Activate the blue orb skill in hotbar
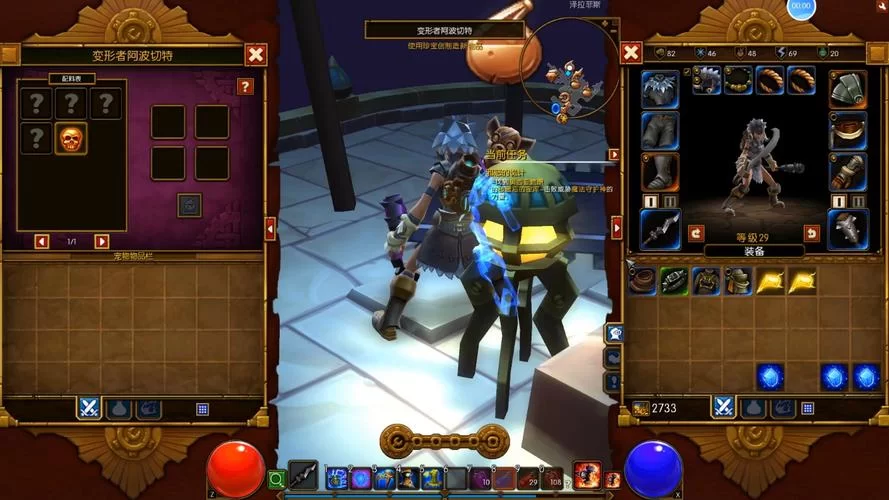The width and height of the screenshot is (889, 500). coord(360,478)
